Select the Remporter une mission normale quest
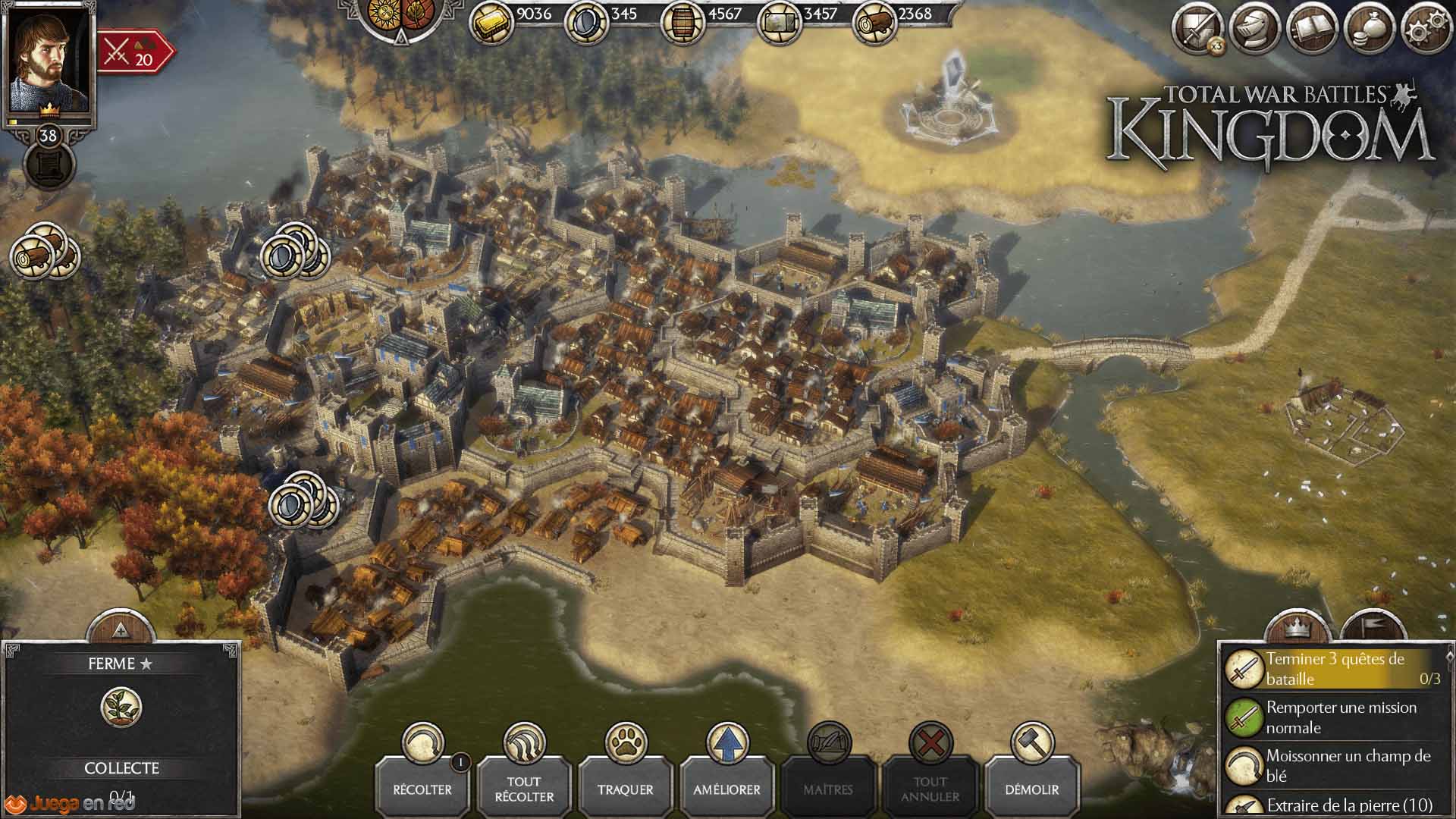The width and height of the screenshot is (1456, 819). tap(1335, 717)
